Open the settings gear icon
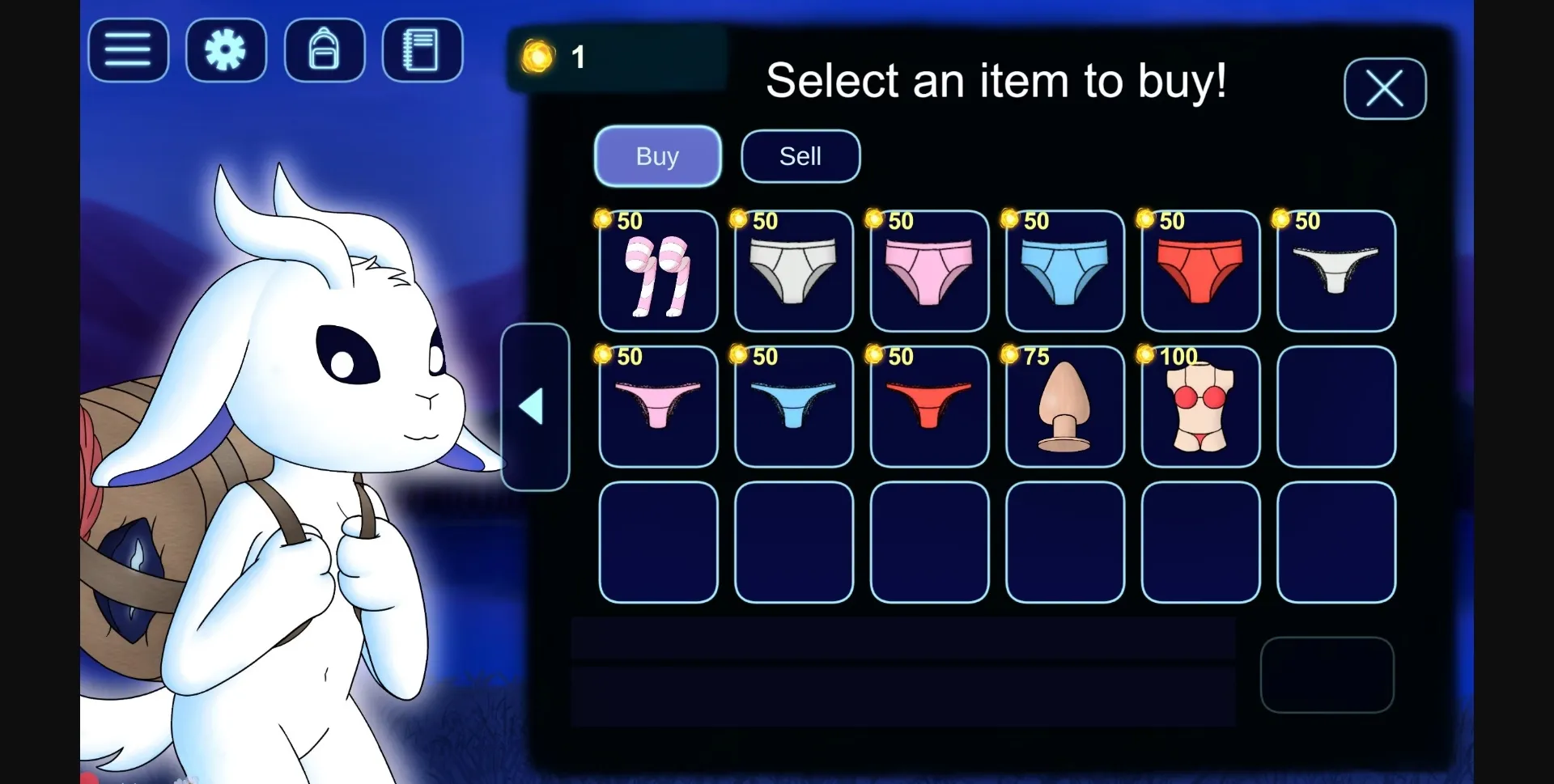 tap(225, 50)
